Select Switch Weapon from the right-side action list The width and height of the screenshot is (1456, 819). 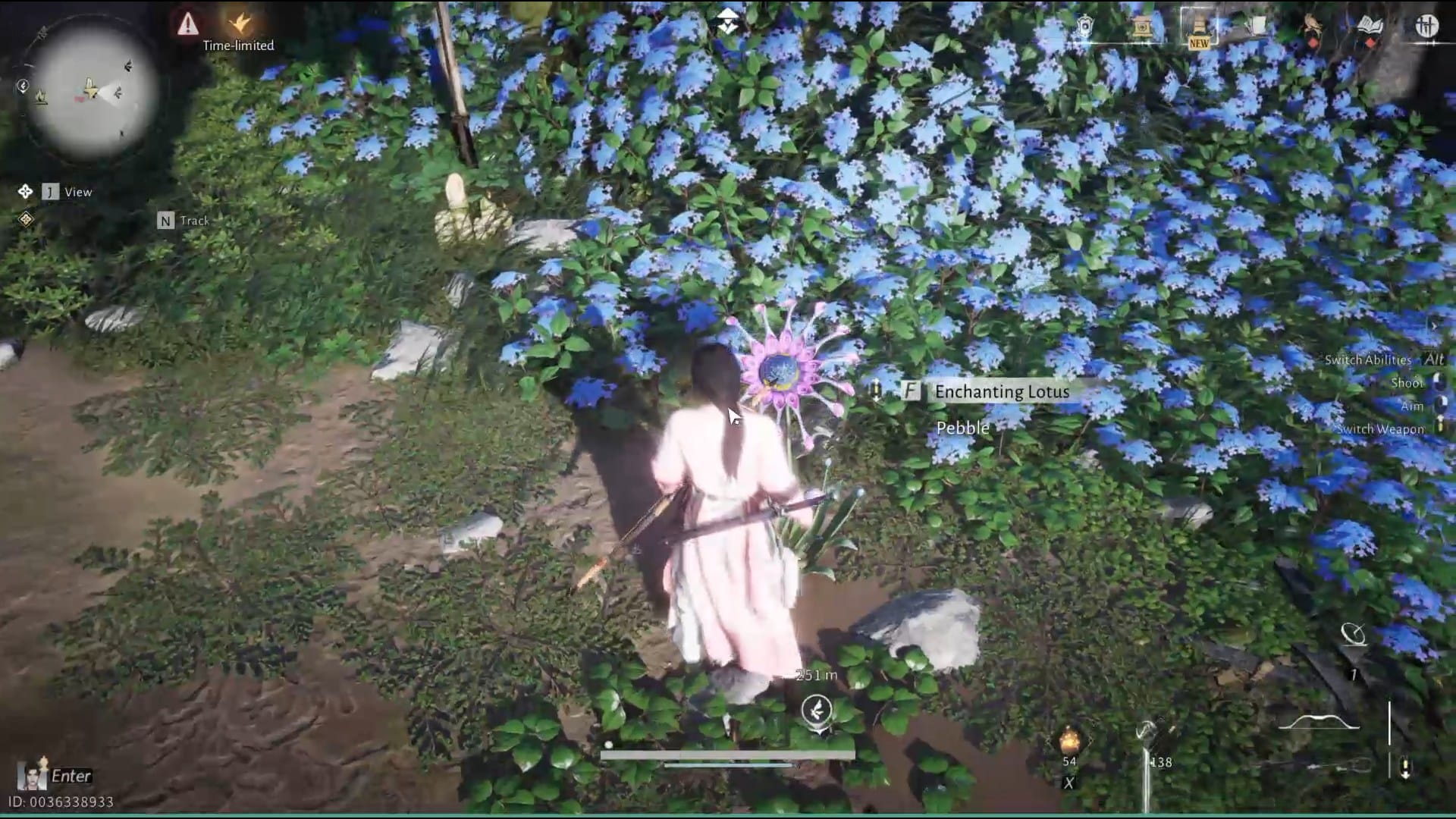[1380, 428]
